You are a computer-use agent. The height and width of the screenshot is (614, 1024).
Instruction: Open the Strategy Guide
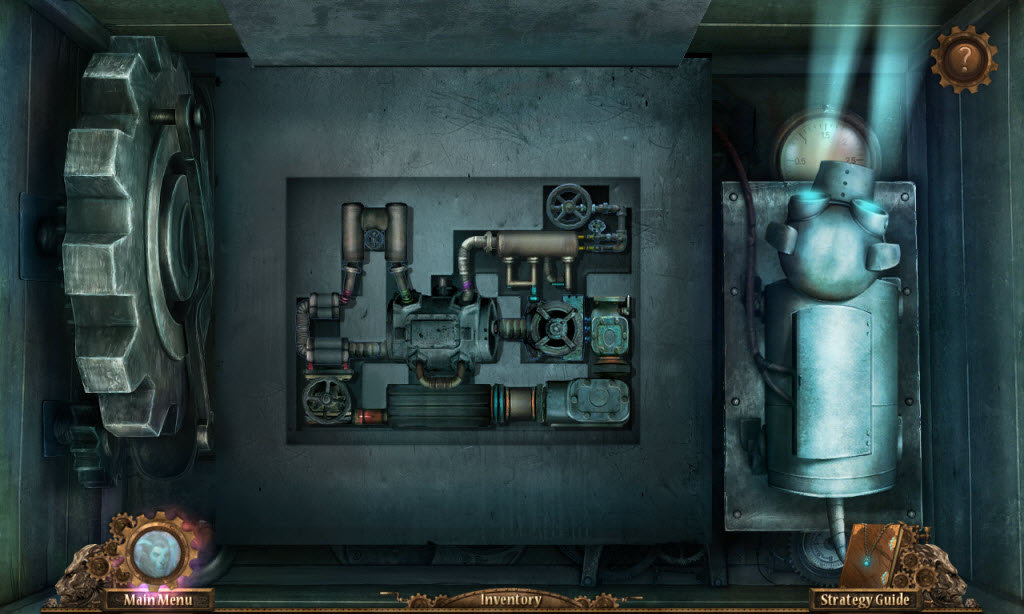[865, 600]
